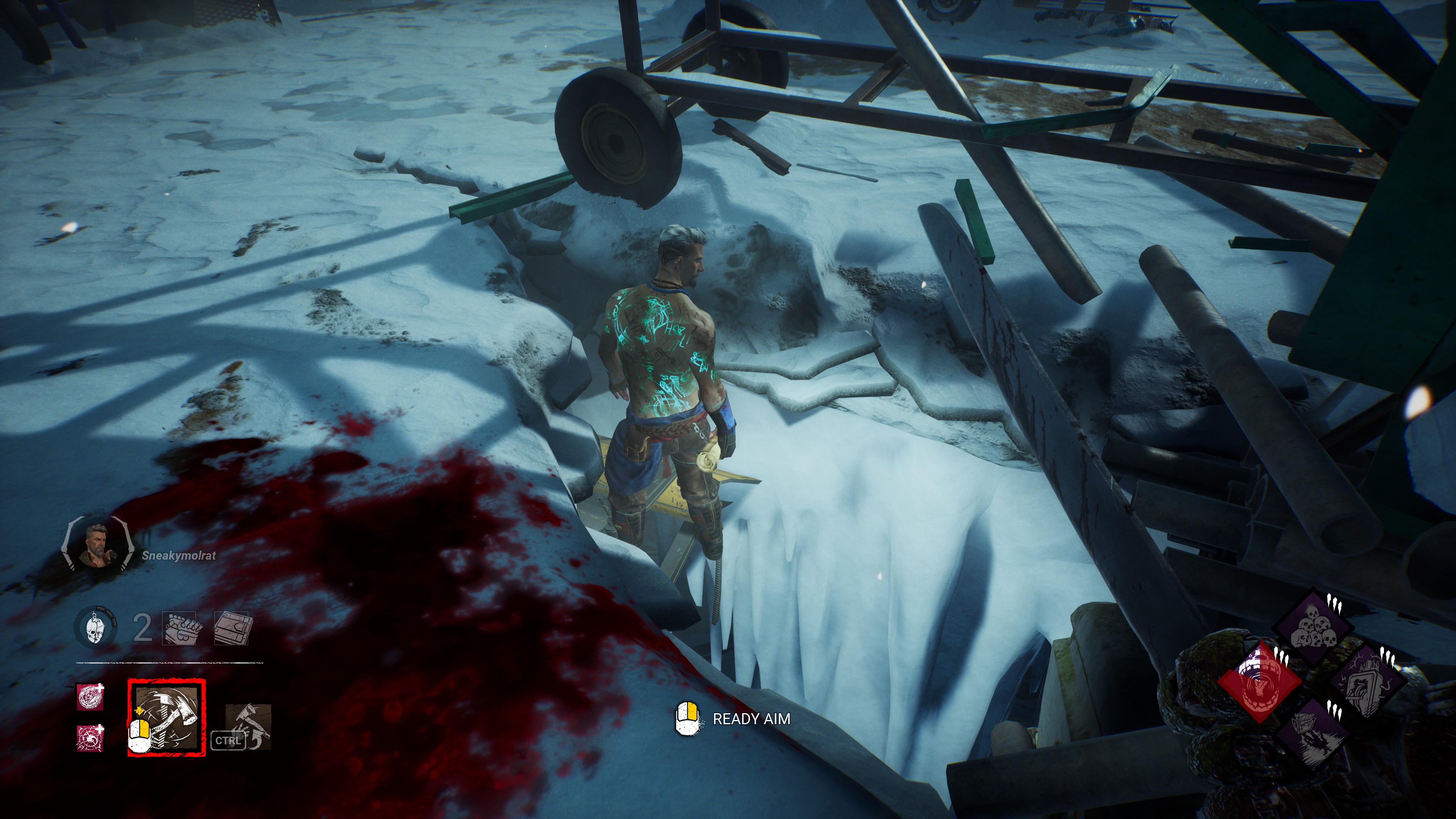1456x819 pixels.
Task: Click Sneakymolrat's survivor portrait
Action: coord(97,546)
